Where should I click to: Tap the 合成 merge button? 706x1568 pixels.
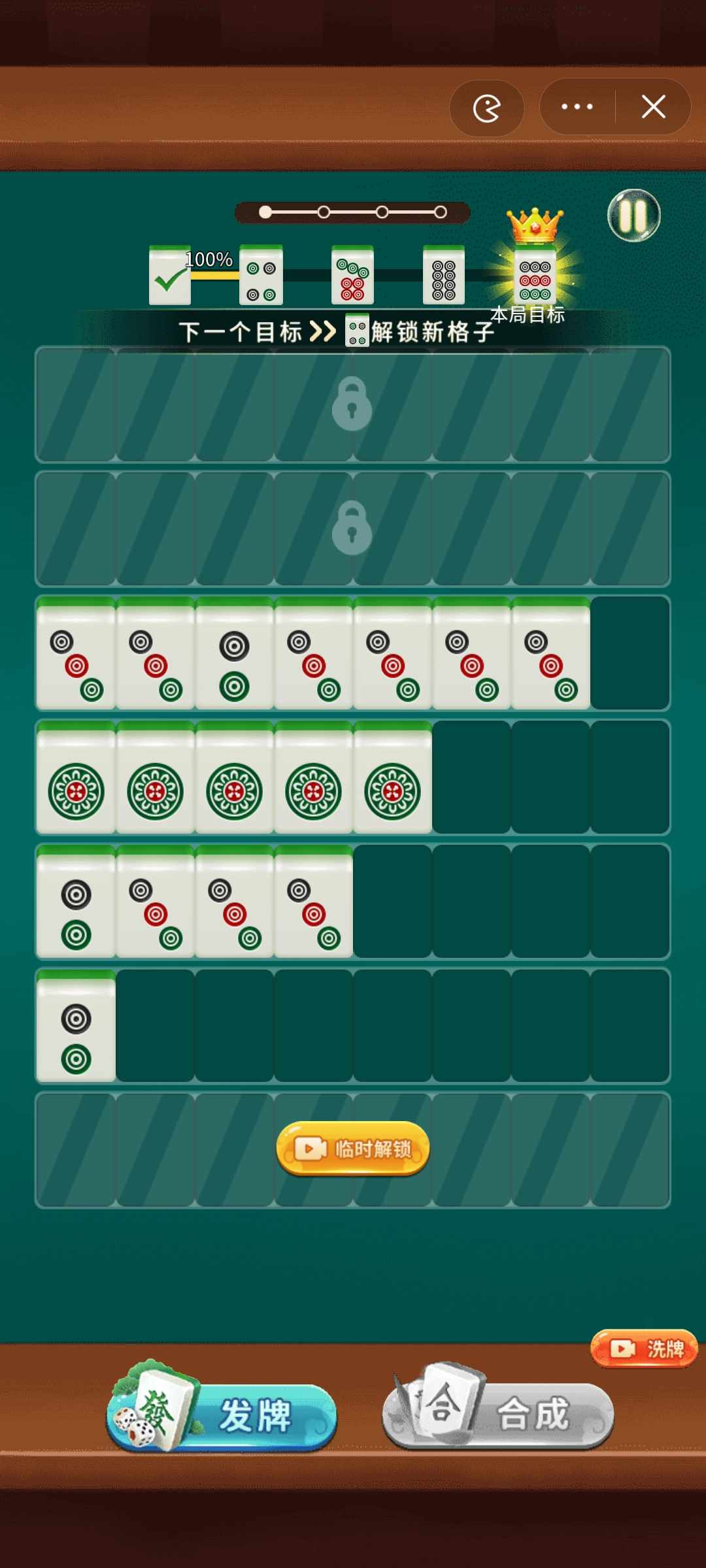[x=498, y=1414]
